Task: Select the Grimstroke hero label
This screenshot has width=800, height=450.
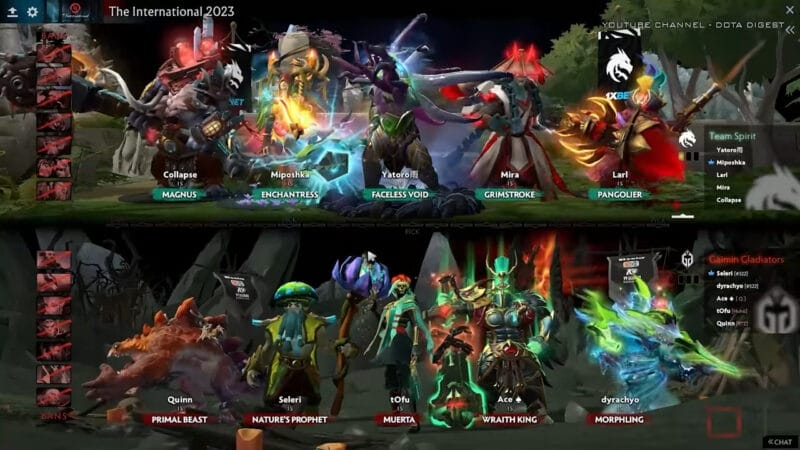Action: tap(510, 194)
